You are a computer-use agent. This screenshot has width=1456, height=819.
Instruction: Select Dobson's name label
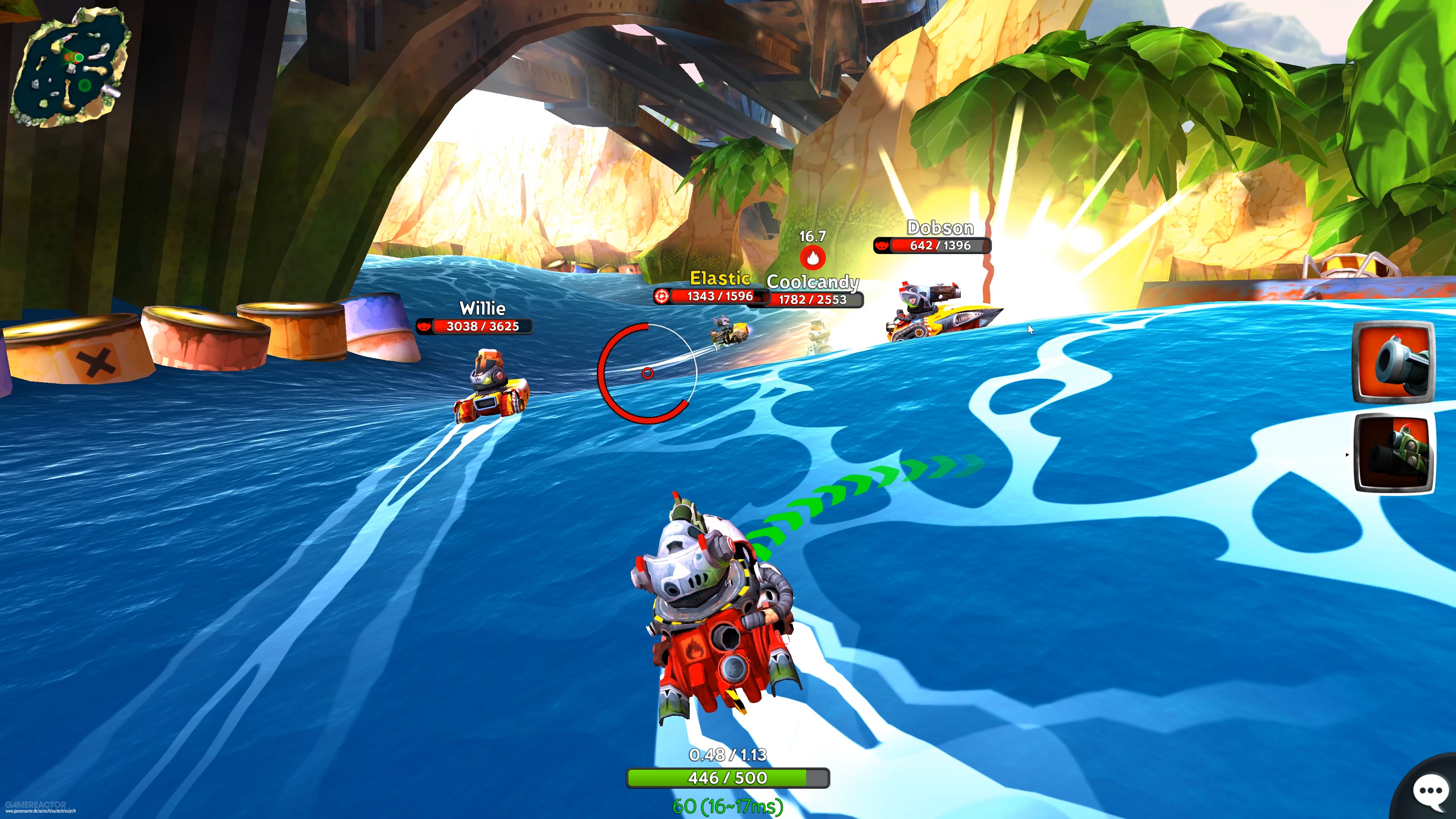pos(940,228)
